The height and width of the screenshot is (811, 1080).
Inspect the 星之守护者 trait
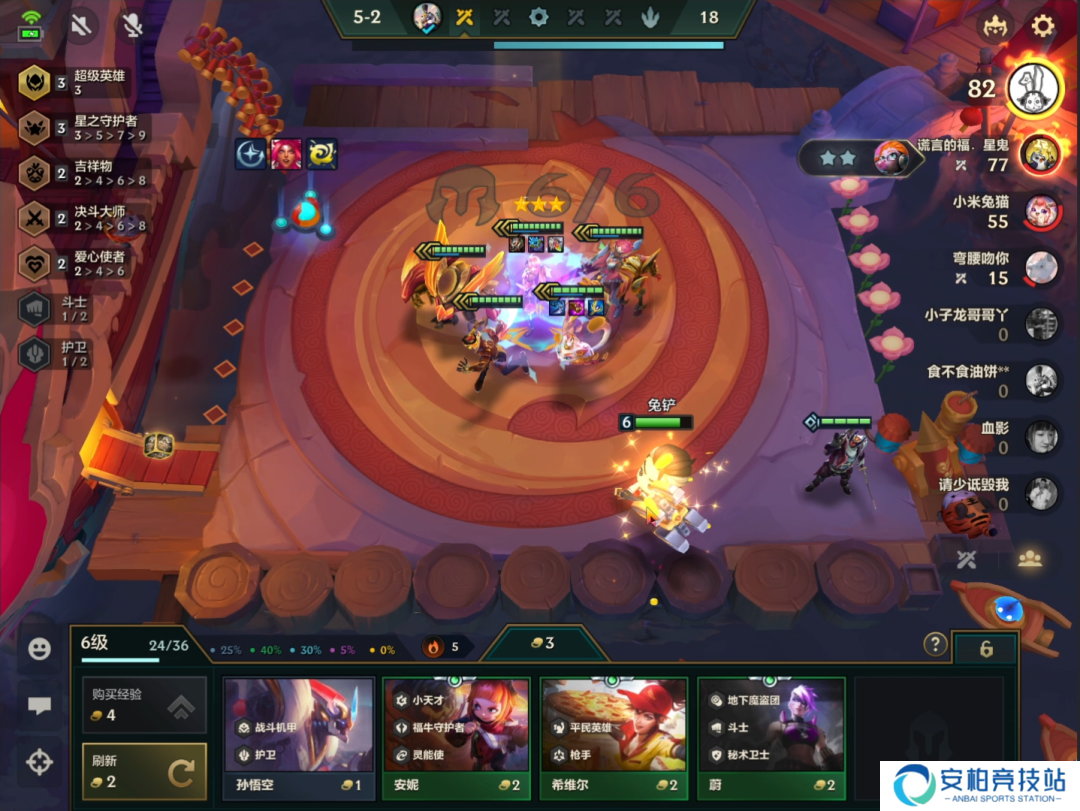(85, 127)
